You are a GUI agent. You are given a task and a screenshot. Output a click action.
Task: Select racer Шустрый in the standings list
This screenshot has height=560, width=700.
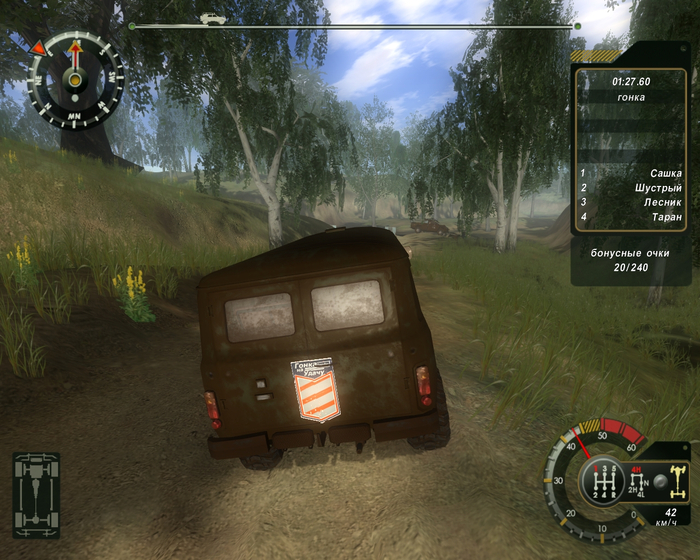(x=658, y=188)
